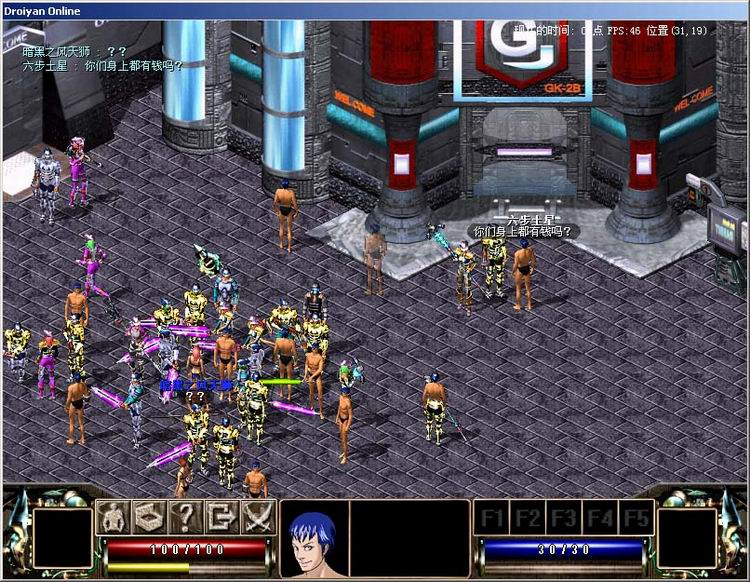Use the F5 hotkey slot

click(634, 518)
